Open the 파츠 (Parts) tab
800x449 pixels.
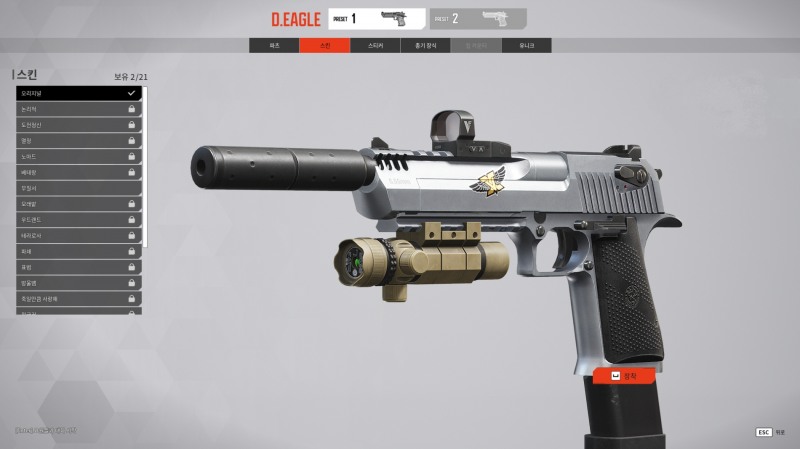click(274, 46)
